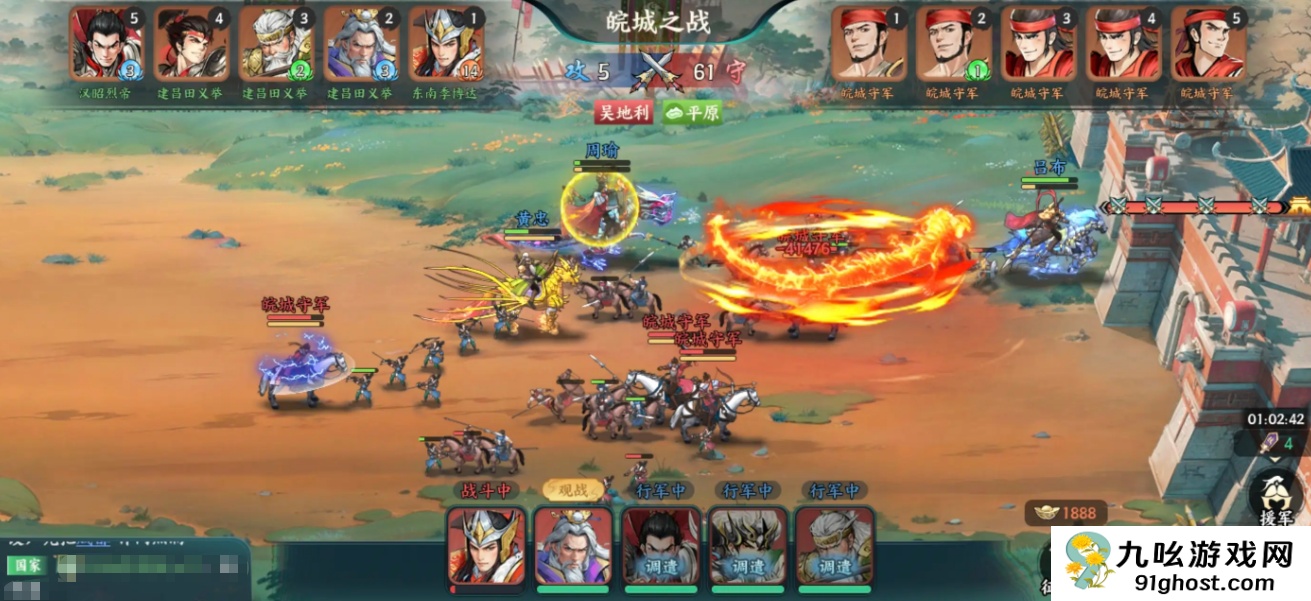Viewport: 1311px width, 601px height.
Task: Select the 东南李博达 attacker portrait
Action: [x=446, y=44]
